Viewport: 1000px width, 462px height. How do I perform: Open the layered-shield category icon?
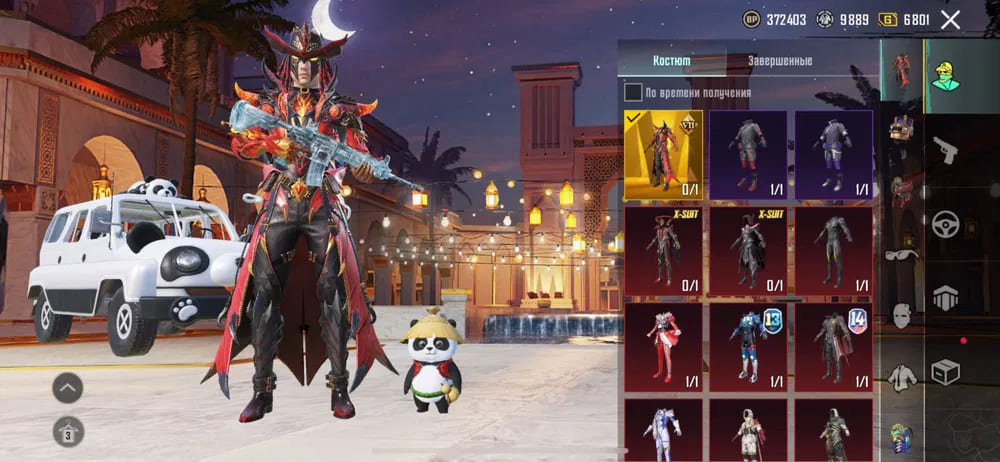tap(945, 297)
